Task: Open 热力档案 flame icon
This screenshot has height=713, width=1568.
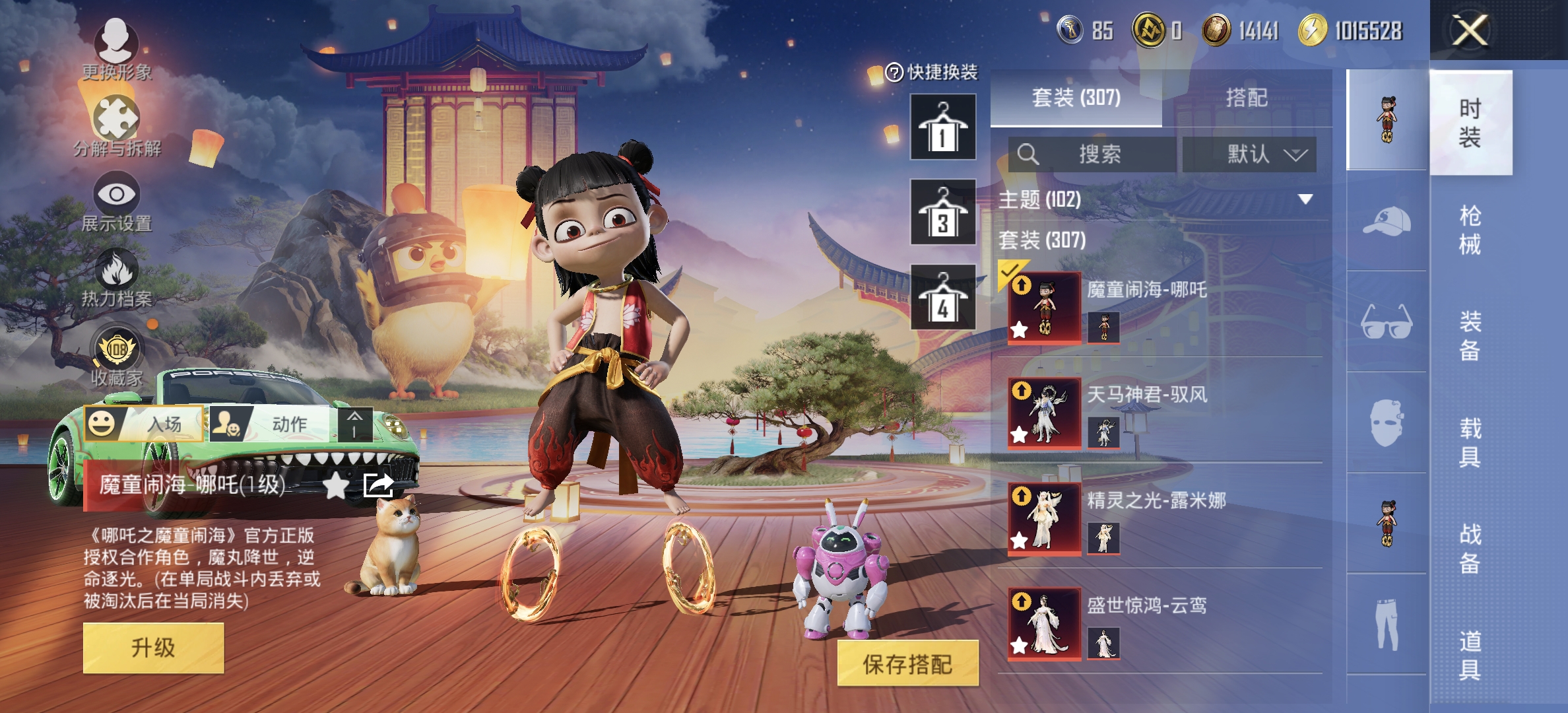Action: point(117,277)
